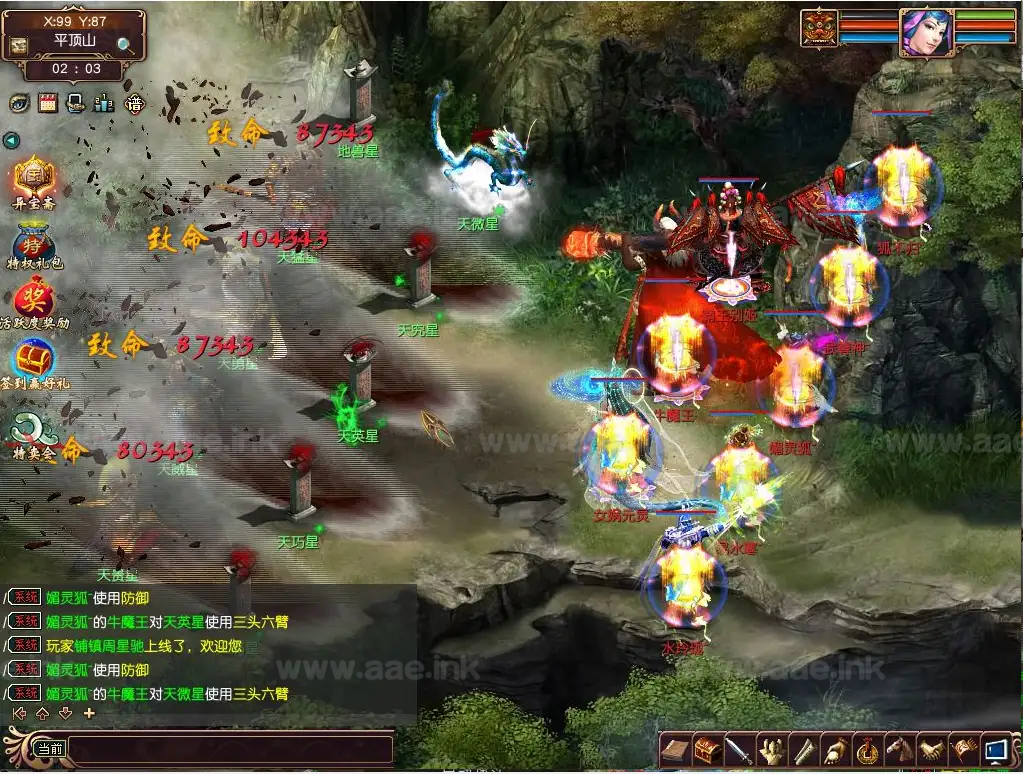This screenshot has height=774, width=1023.
Task: Open the 异宝斋 shop icon
Action: [34, 178]
